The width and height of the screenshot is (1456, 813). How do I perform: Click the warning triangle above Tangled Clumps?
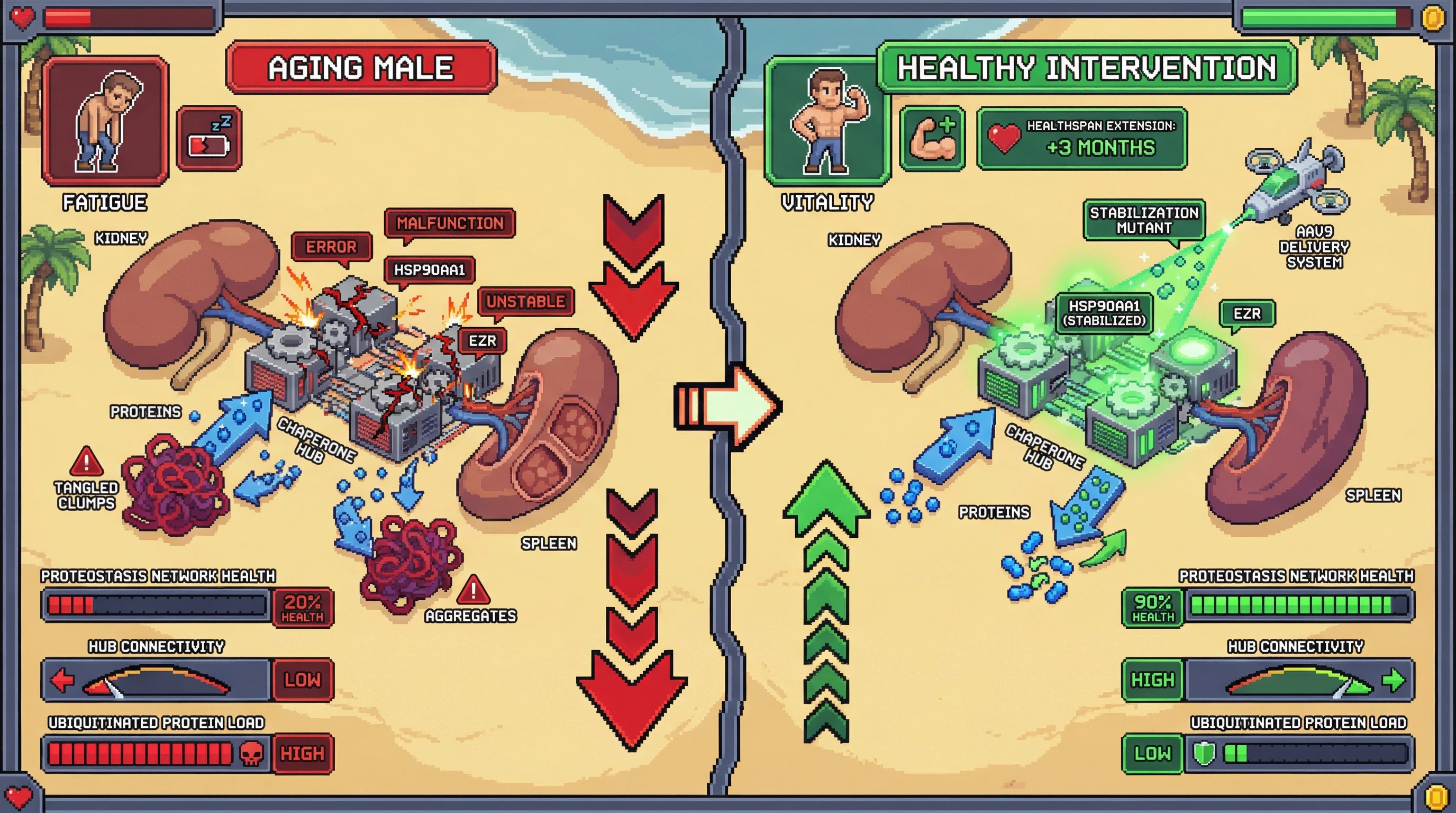coord(86,462)
